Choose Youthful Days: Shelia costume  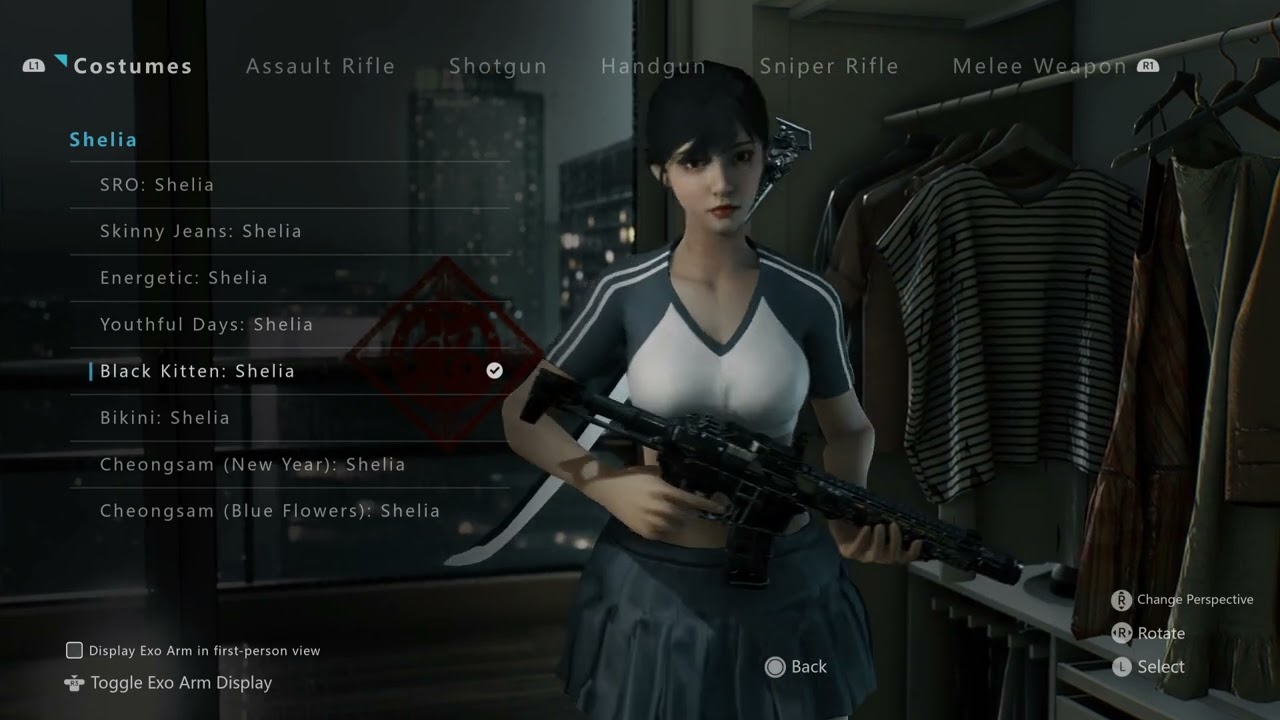click(x=206, y=325)
